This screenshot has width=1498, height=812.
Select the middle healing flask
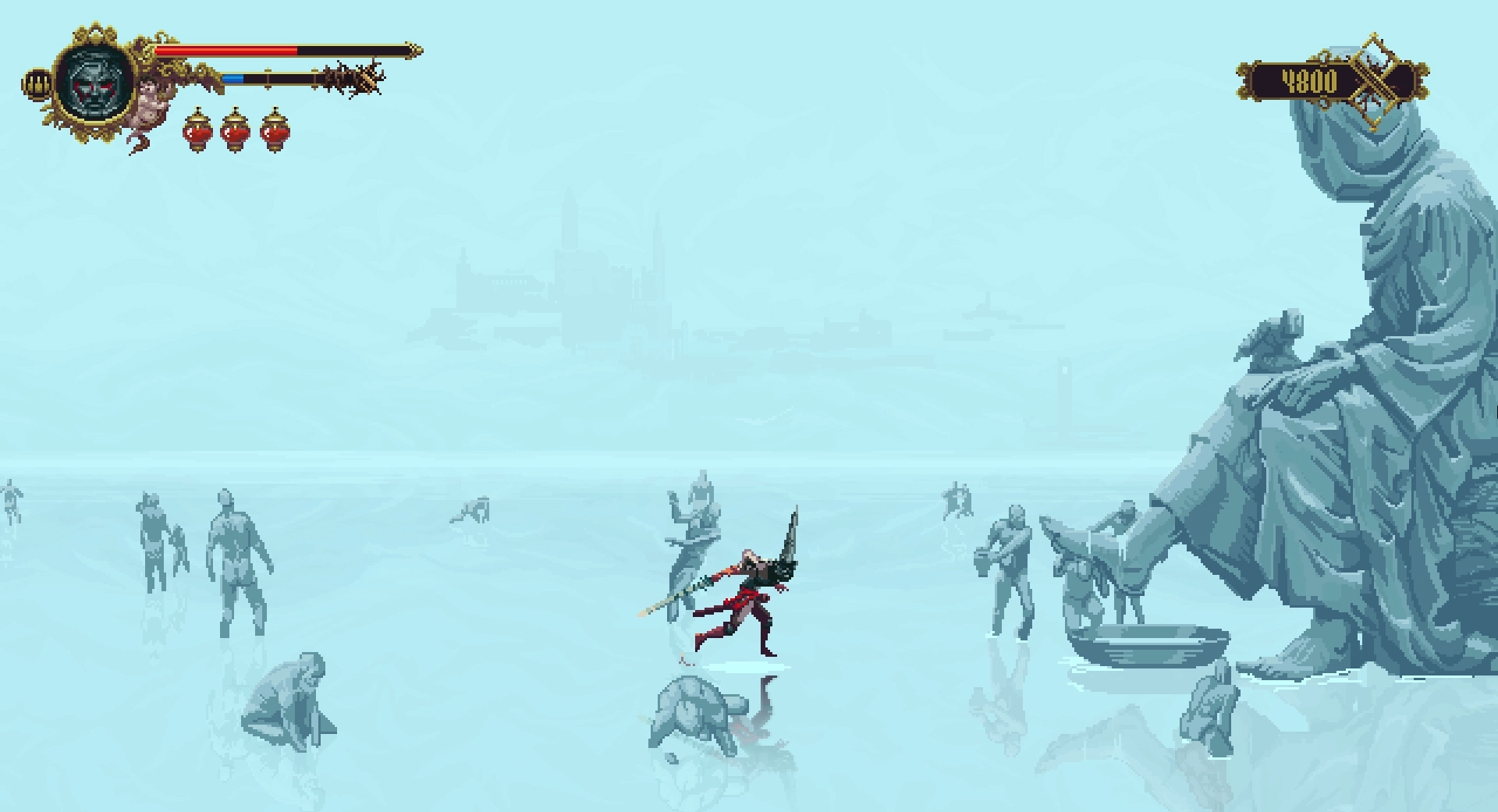[236, 134]
